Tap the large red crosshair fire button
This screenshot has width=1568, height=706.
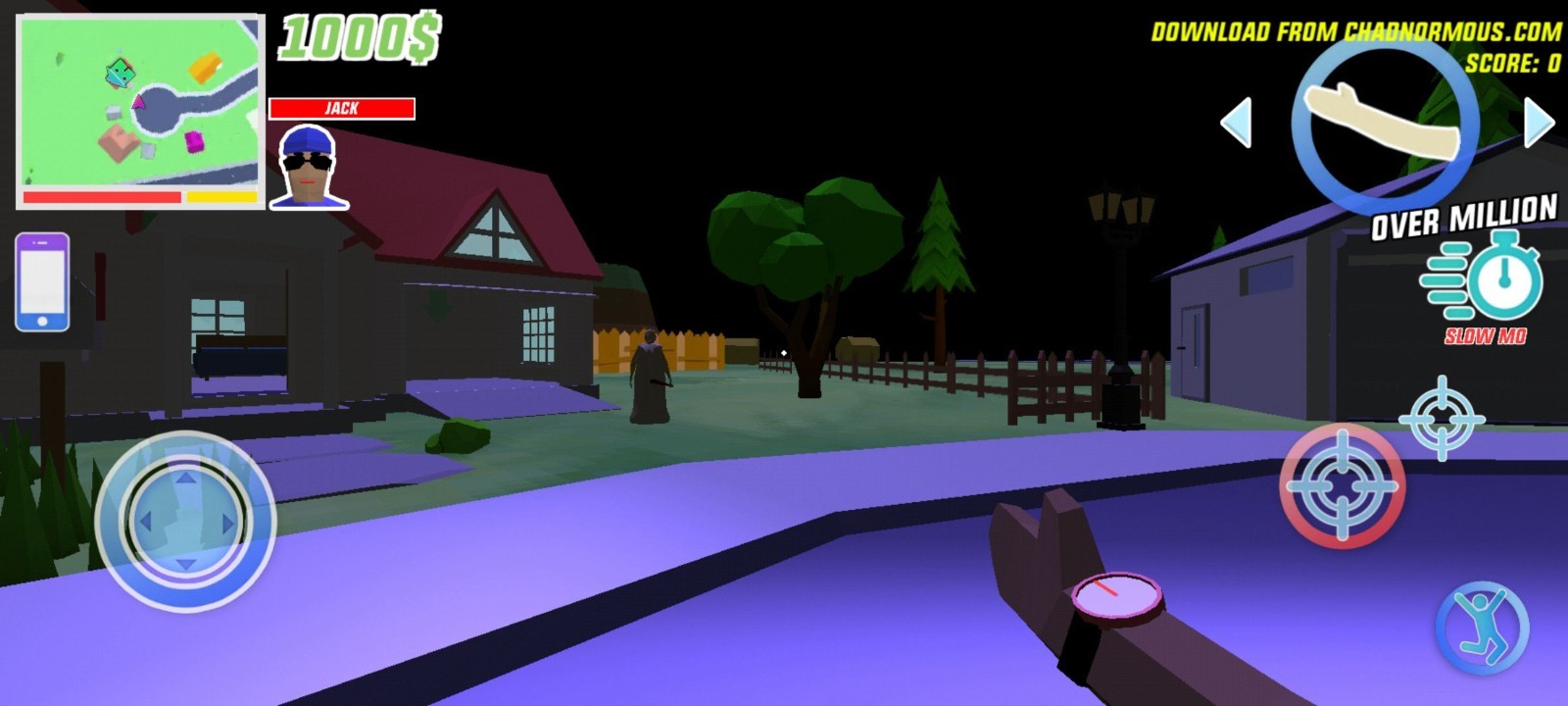click(x=1342, y=485)
